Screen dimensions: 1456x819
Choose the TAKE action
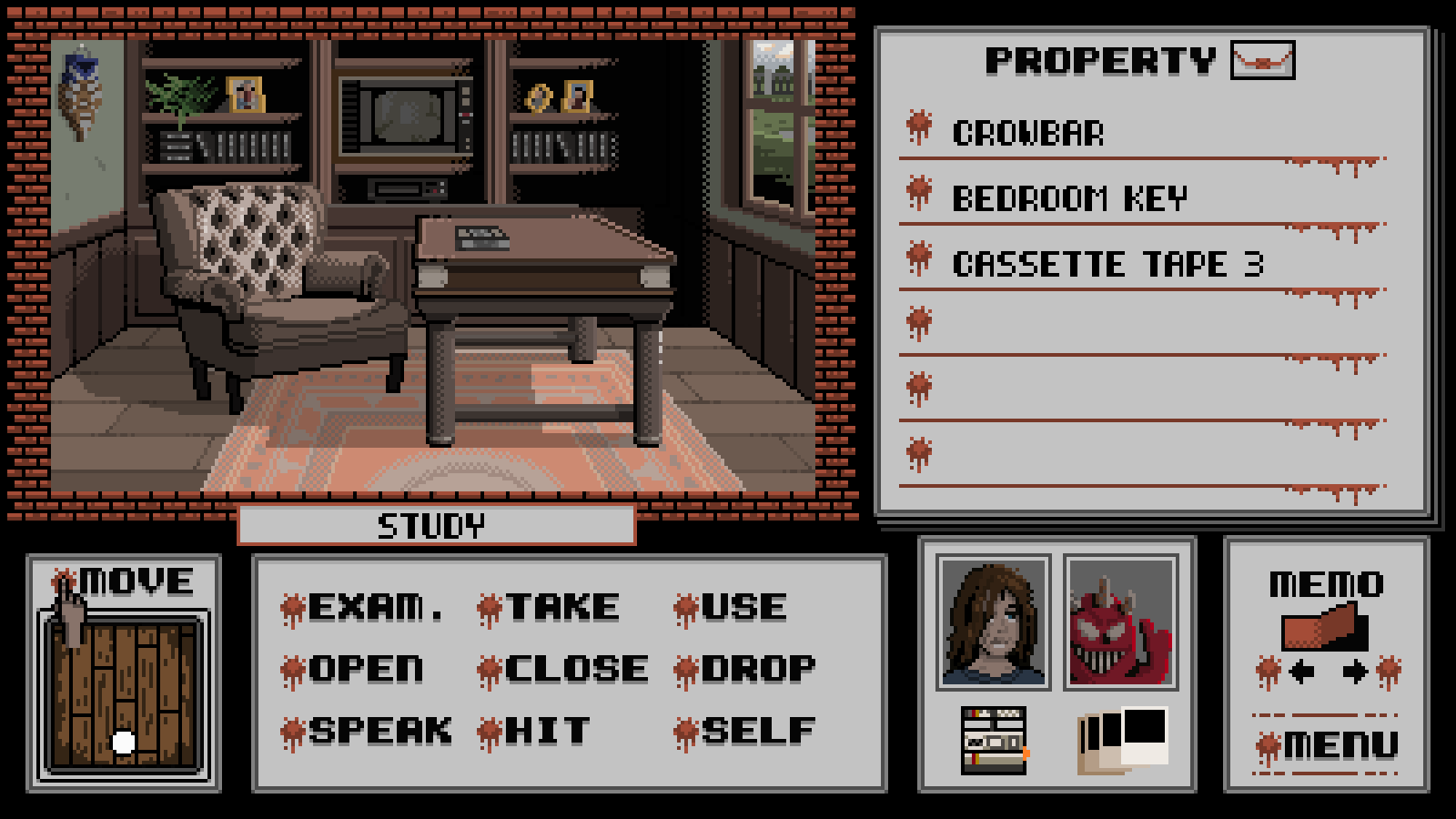coord(561,607)
